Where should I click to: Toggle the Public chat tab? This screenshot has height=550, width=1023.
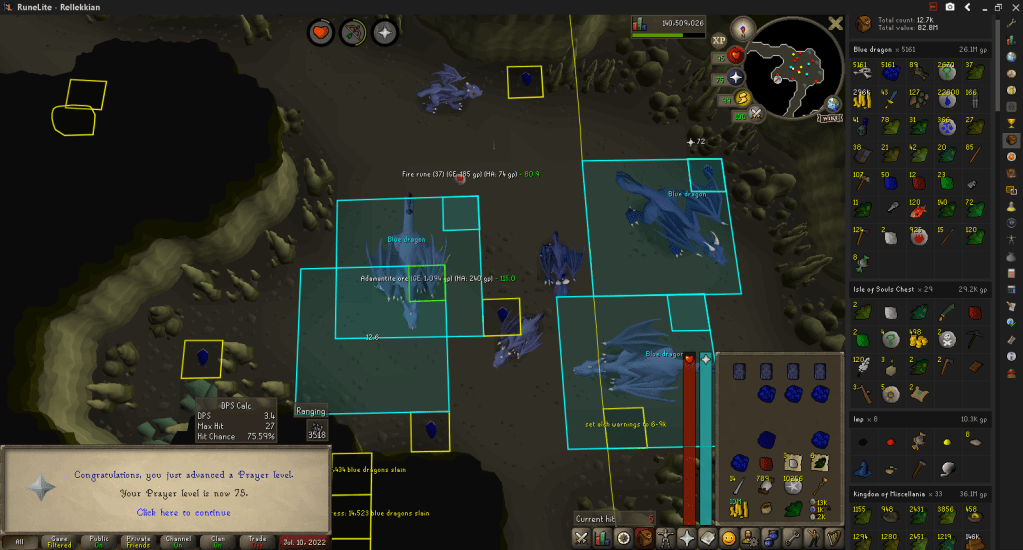[99, 541]
